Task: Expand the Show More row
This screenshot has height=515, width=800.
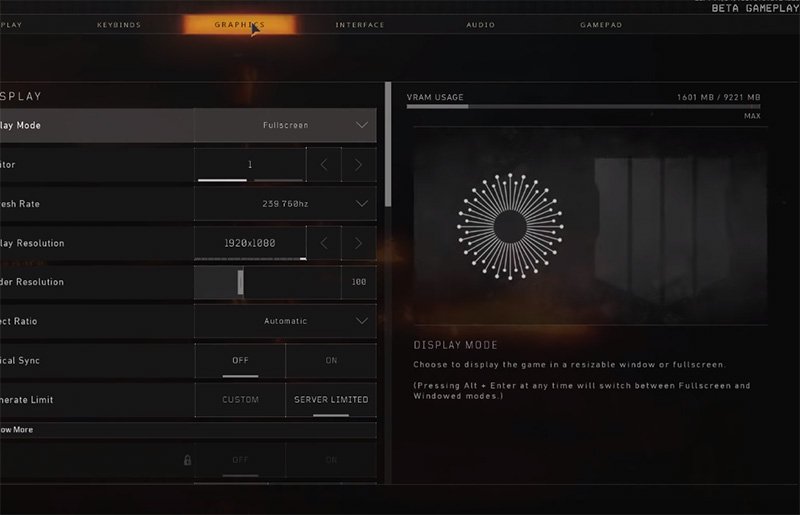Action: tap(188, 430)
